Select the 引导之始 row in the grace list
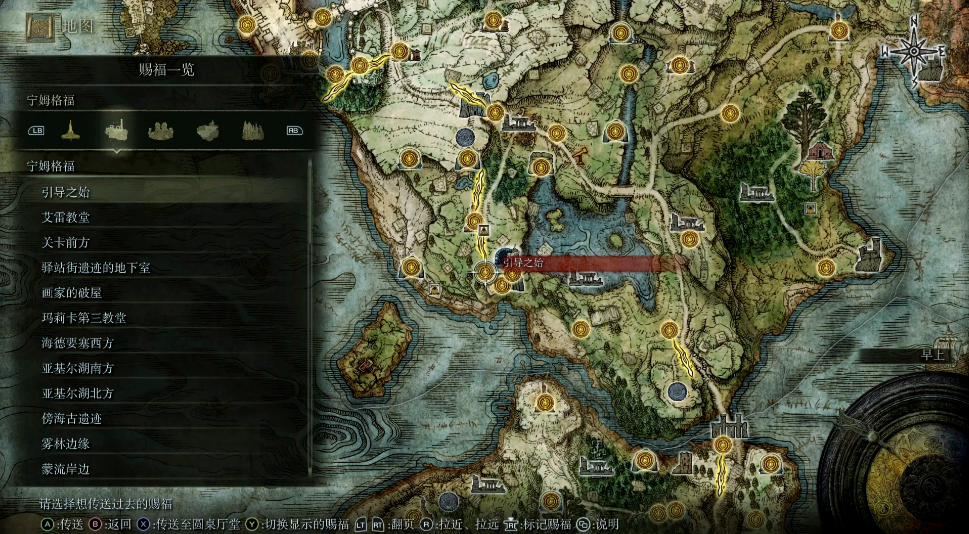Screen dimensions: 969x534 160,192
